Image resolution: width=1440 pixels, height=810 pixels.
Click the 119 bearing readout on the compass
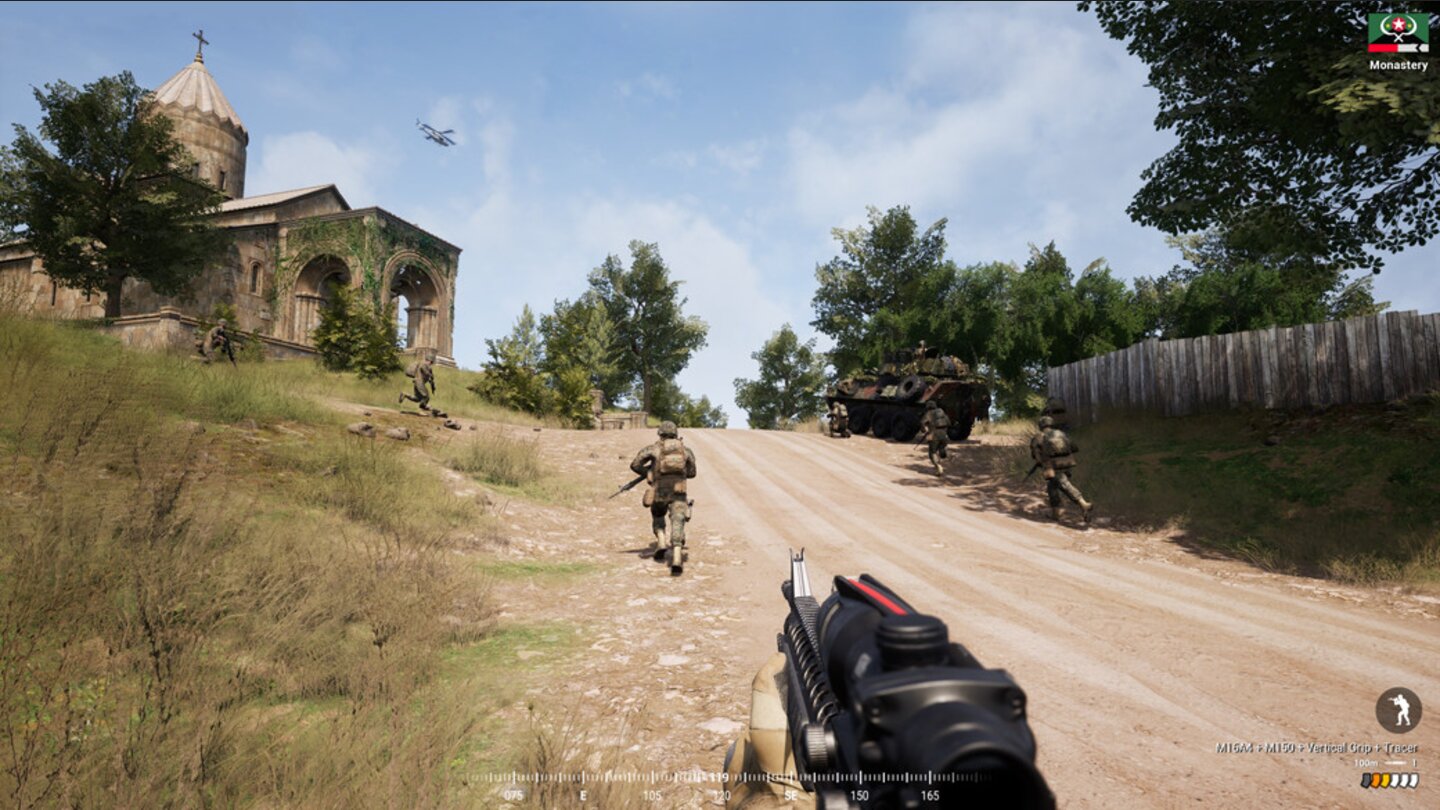(x=719, y=775)
